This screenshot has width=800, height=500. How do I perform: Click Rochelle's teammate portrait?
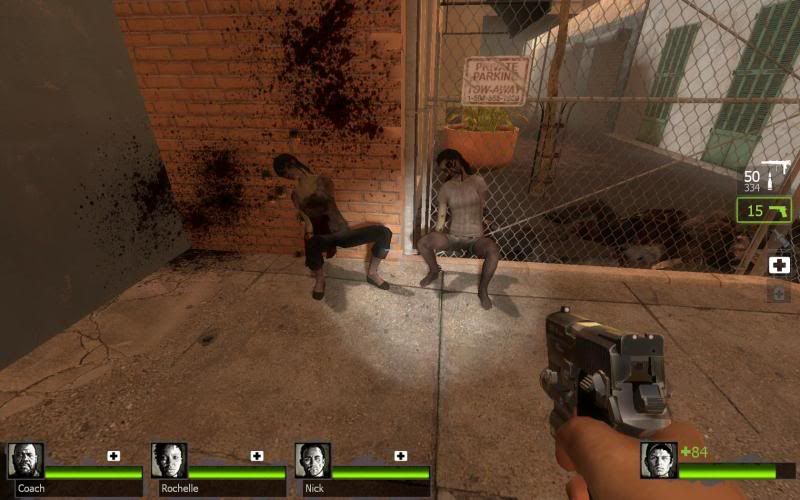click(168, 461)
